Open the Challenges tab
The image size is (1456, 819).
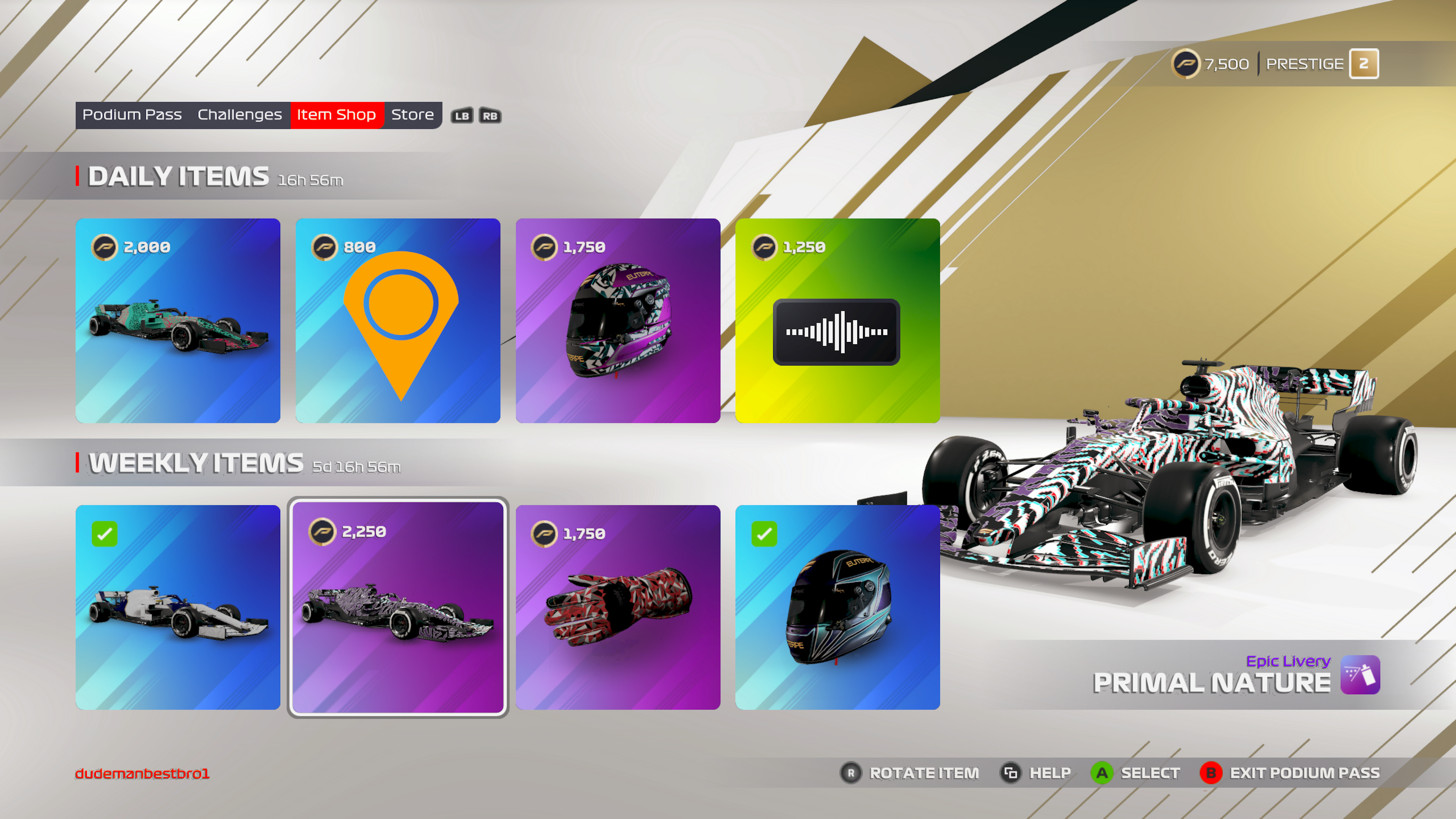pyautogui.click(x=240, y=115)
